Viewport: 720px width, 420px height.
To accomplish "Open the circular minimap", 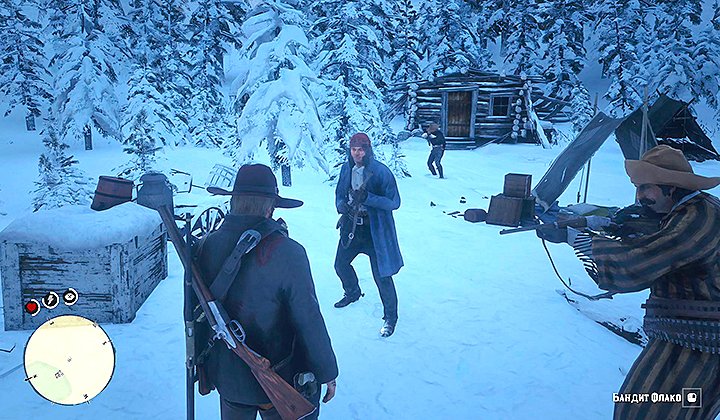I will click(x=69, y=359).
